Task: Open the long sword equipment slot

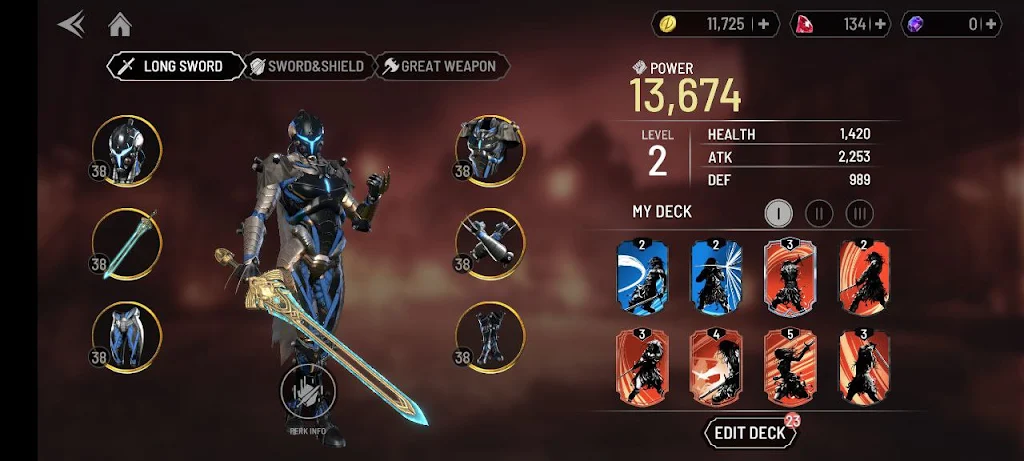Action: [x=127, y=244]
